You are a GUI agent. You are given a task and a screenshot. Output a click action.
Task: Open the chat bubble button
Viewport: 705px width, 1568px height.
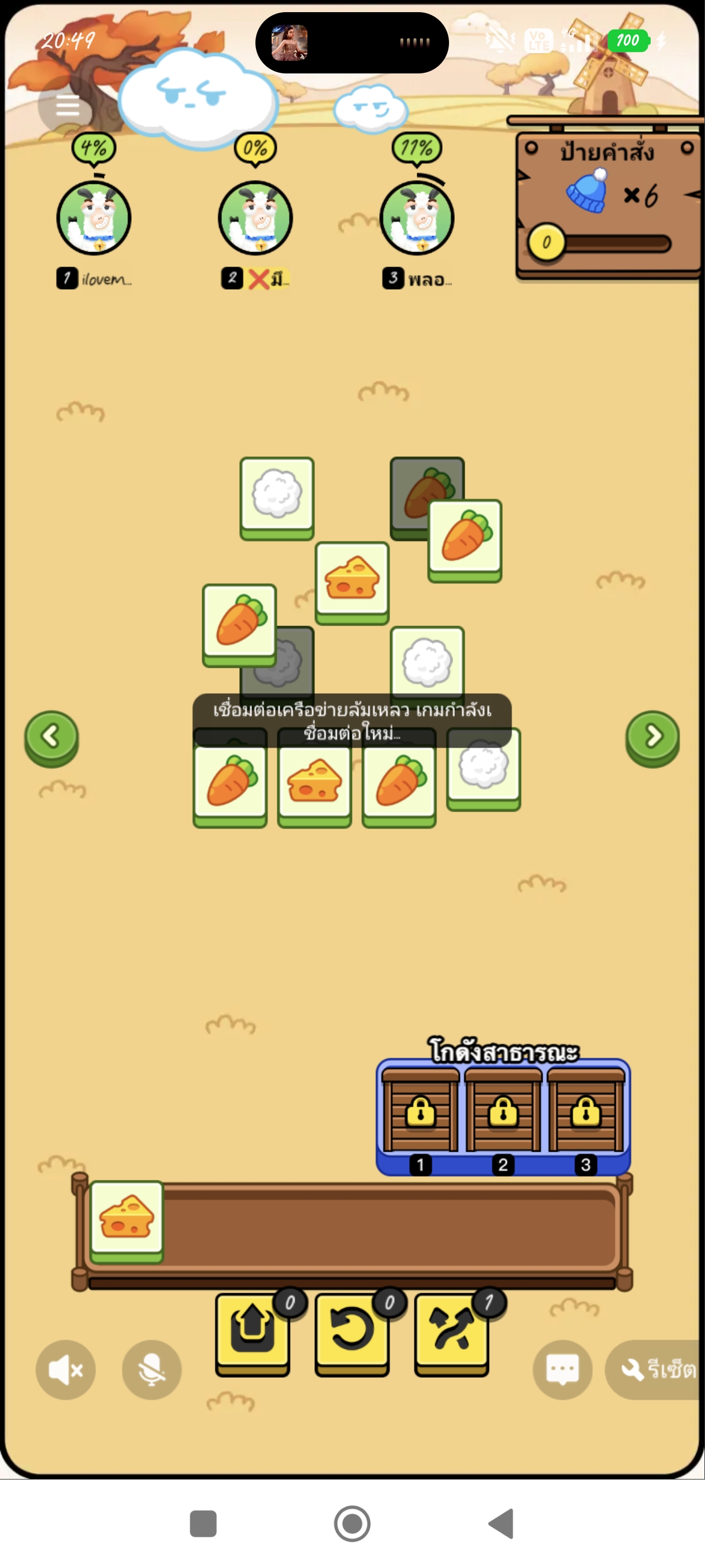pos(562,1370)
